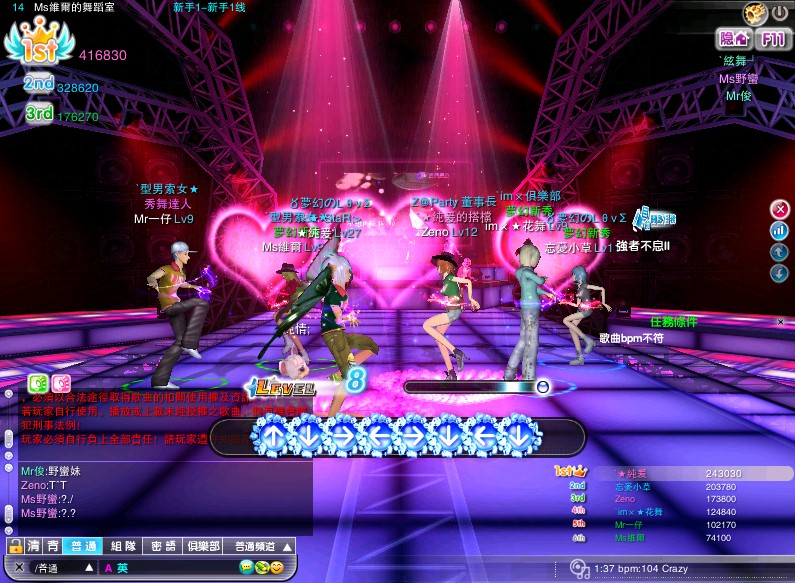Click the red X round button
This screenshot has width=795, height=583.
780,209
